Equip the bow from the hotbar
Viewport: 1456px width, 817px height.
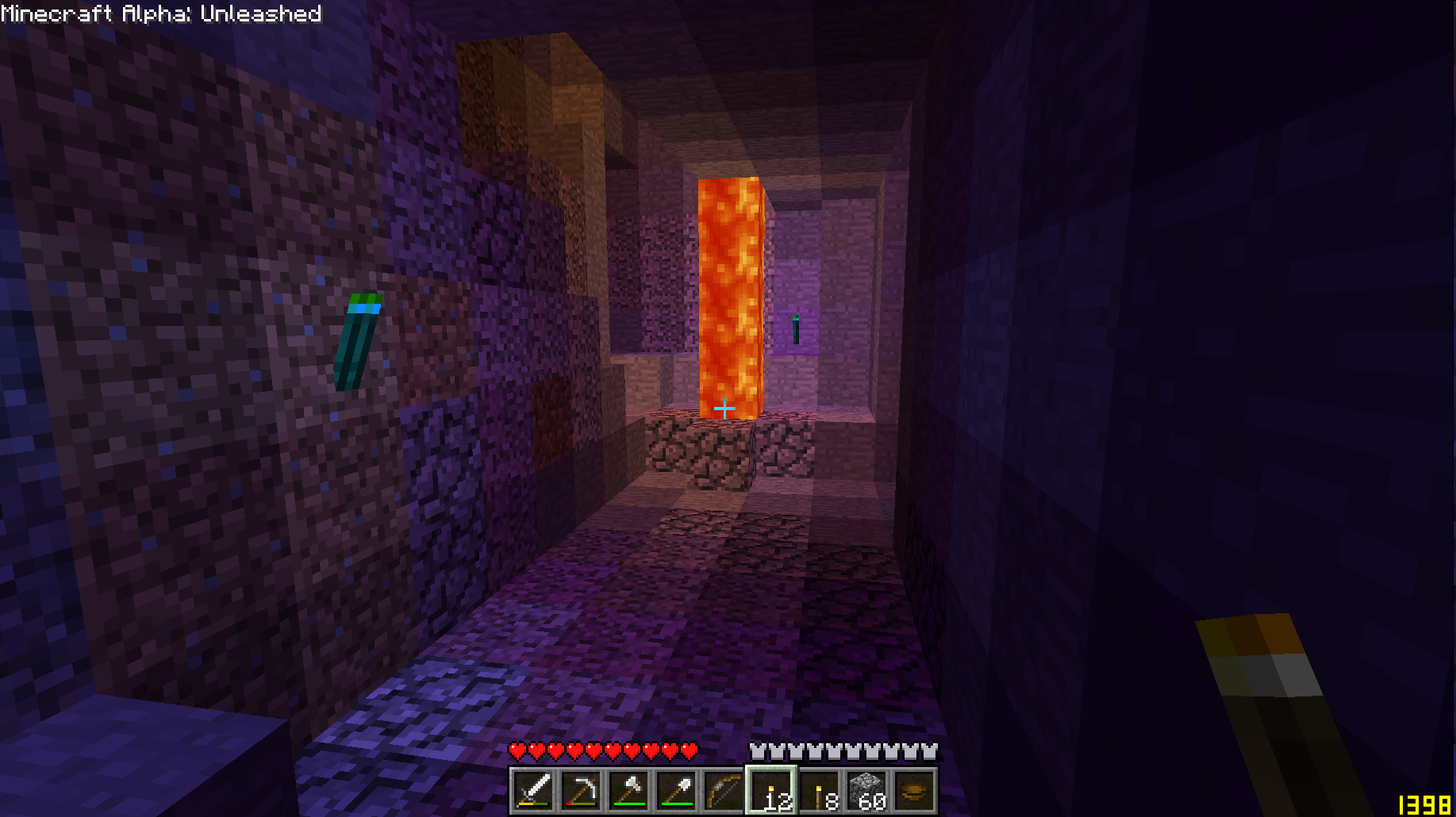pyautogui.click(x=724, y=791)
